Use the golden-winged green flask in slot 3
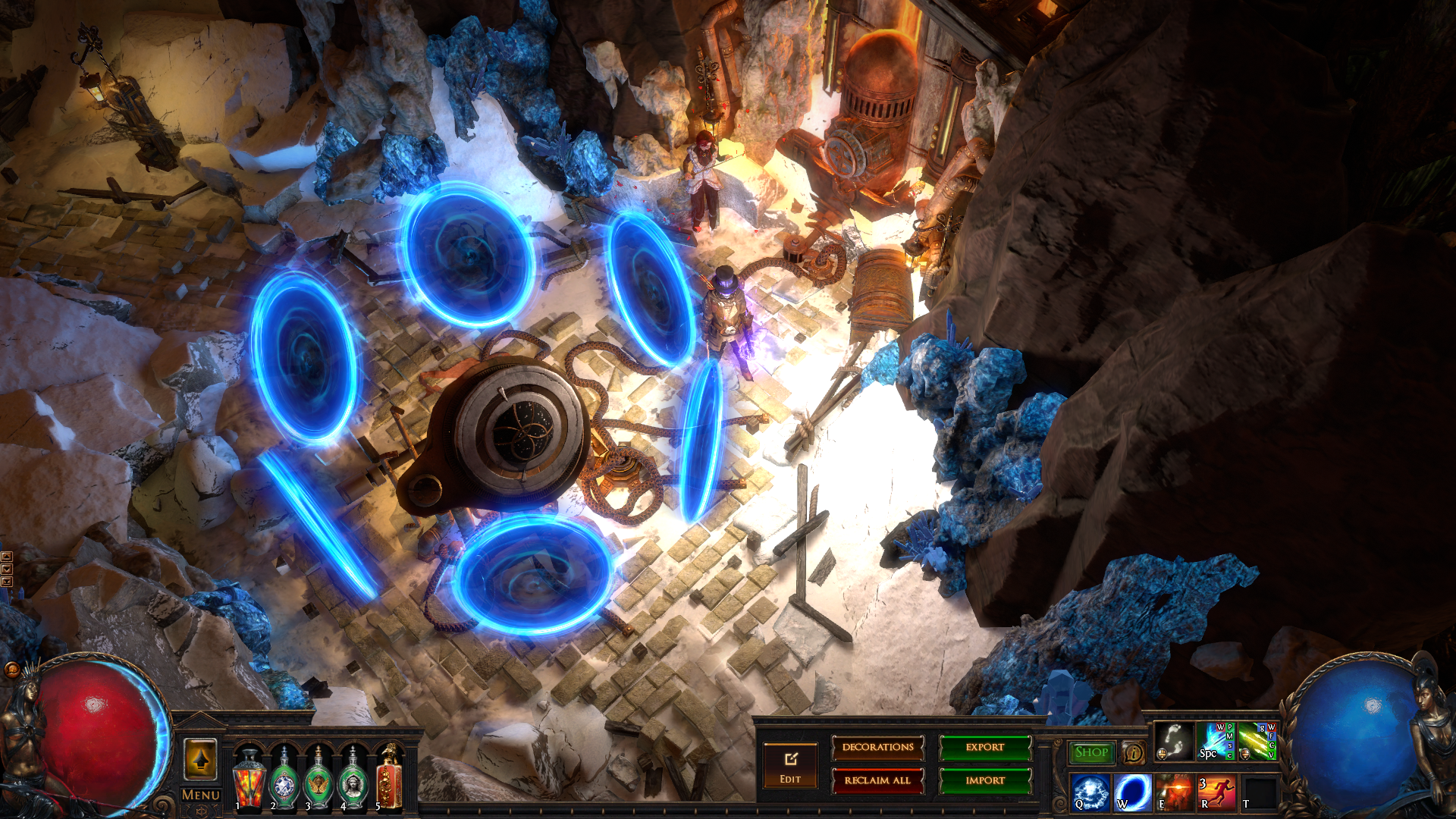This screenshot has width=1456, height=819. (318, 778)
